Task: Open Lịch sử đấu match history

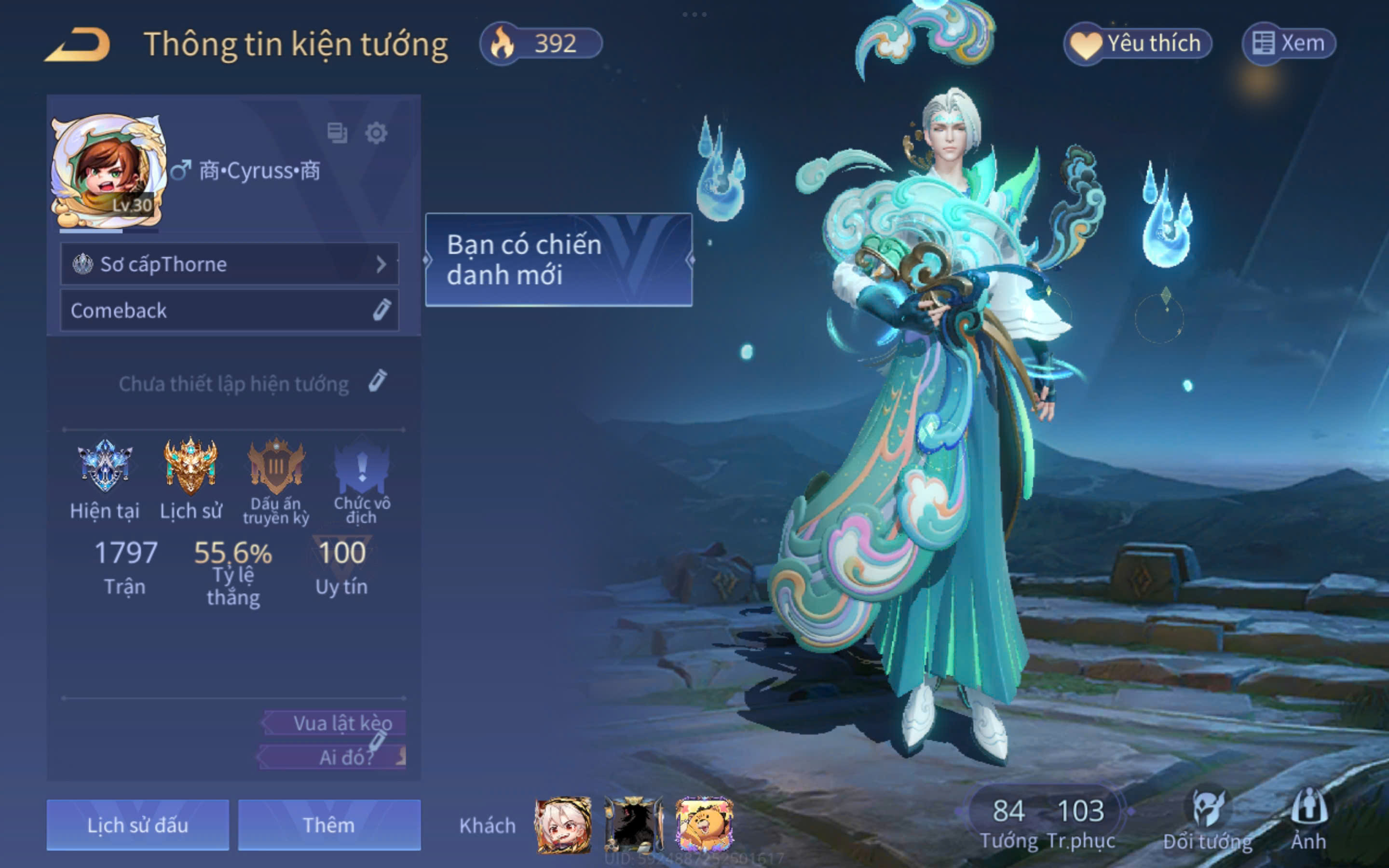Action: pyautogui.click(x=138, y=825)
